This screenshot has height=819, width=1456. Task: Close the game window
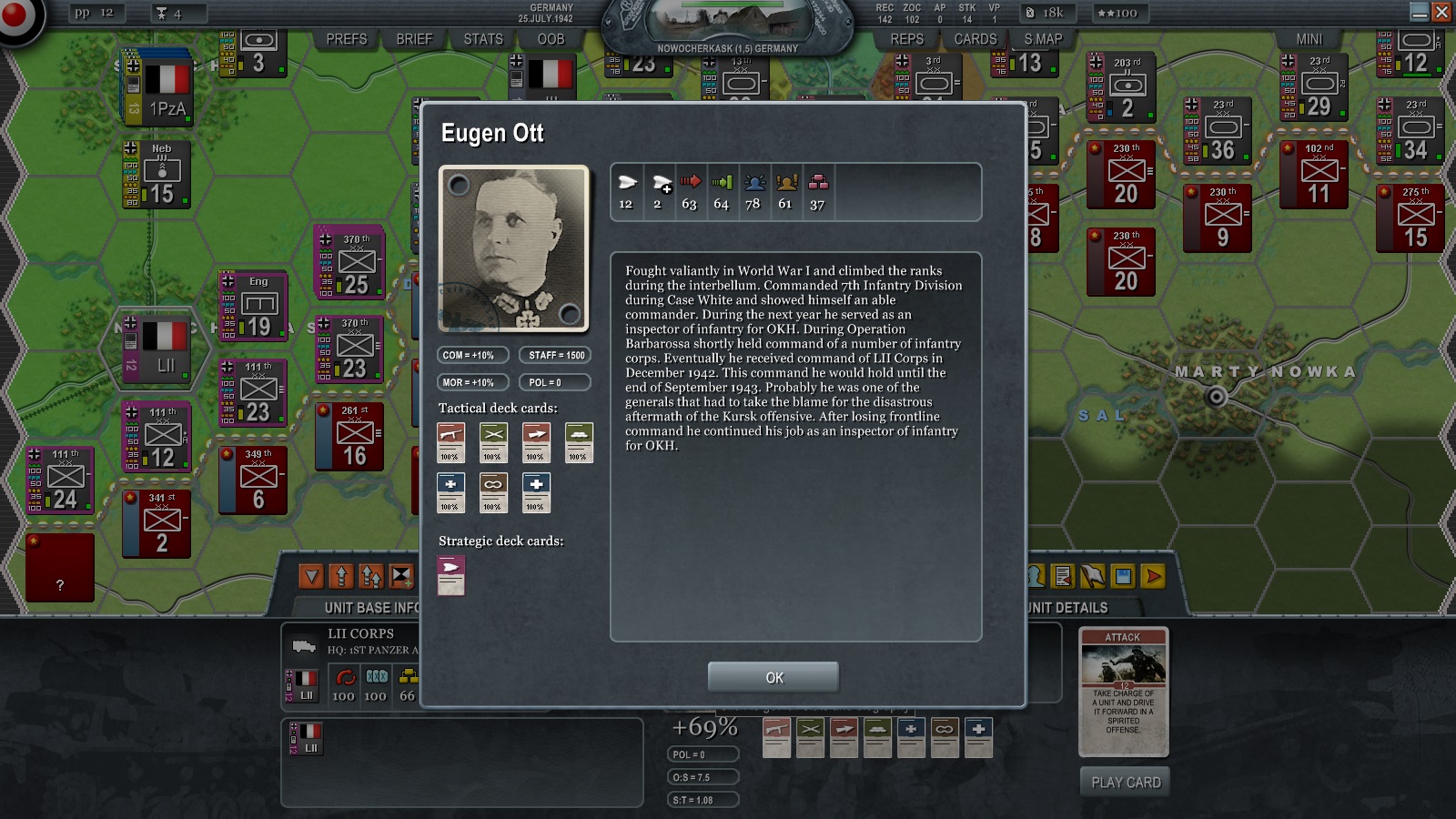coord(1441,12)
